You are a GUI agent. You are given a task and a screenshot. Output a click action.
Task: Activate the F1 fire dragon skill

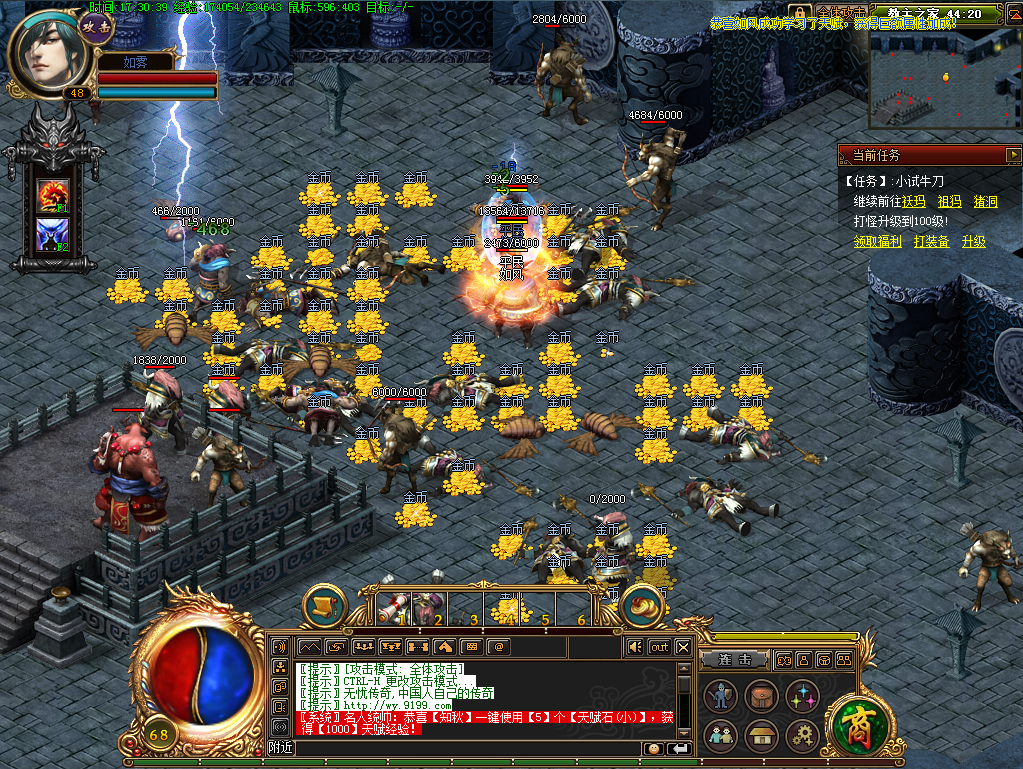pos(52,194)
